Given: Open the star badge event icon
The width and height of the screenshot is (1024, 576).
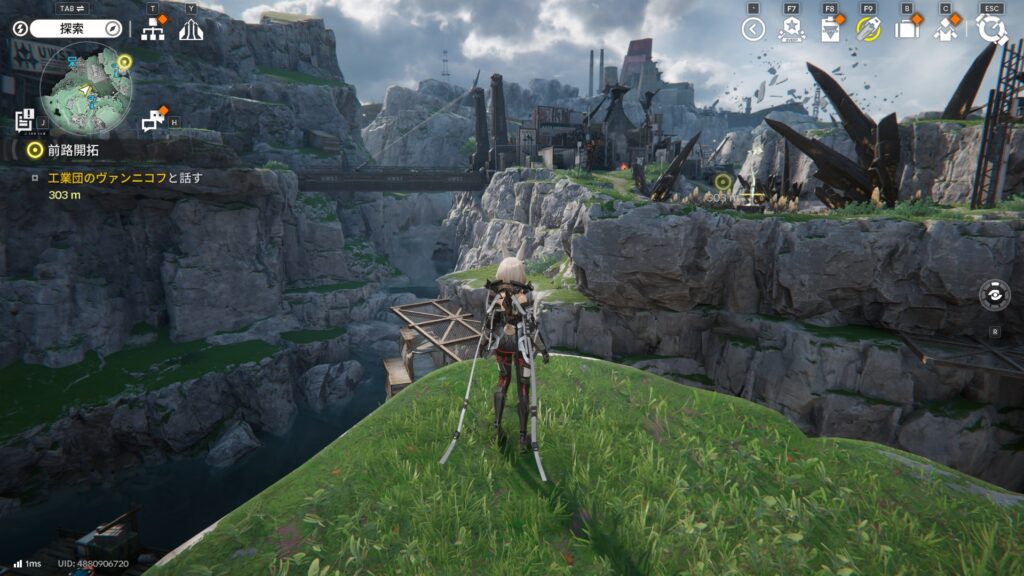Looking at the screenshot, I should tap(791, 29).
